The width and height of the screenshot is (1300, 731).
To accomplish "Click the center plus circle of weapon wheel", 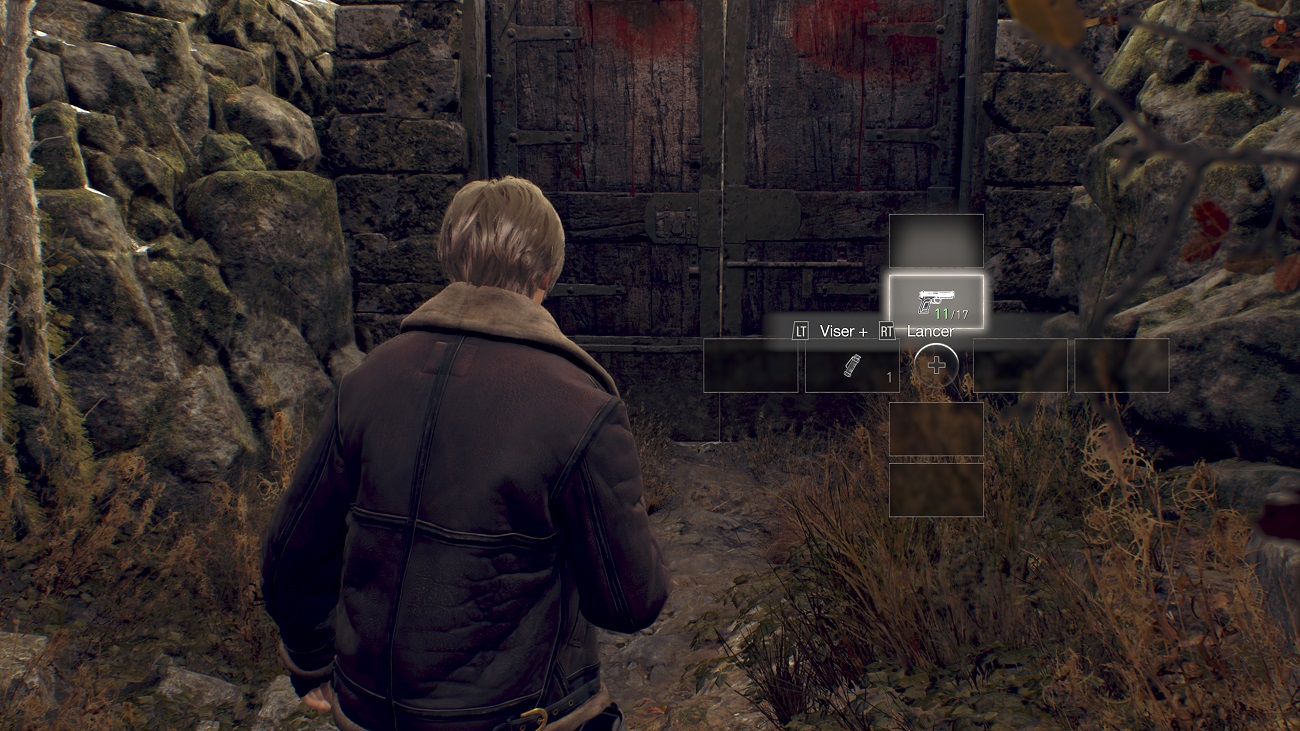I will [x=936, y=366].
